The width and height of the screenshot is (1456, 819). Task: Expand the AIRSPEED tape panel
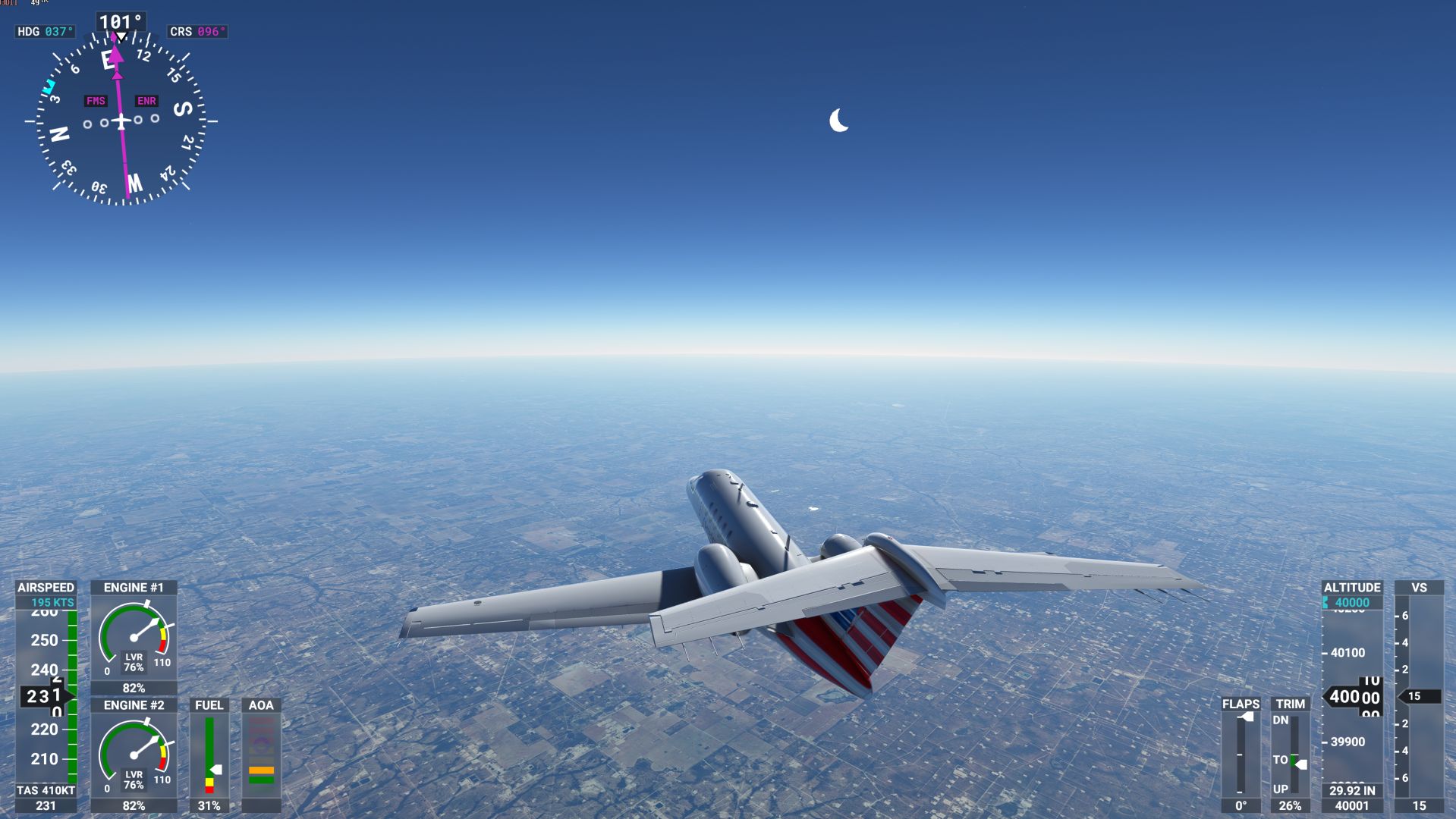click(x=46, y=587)
